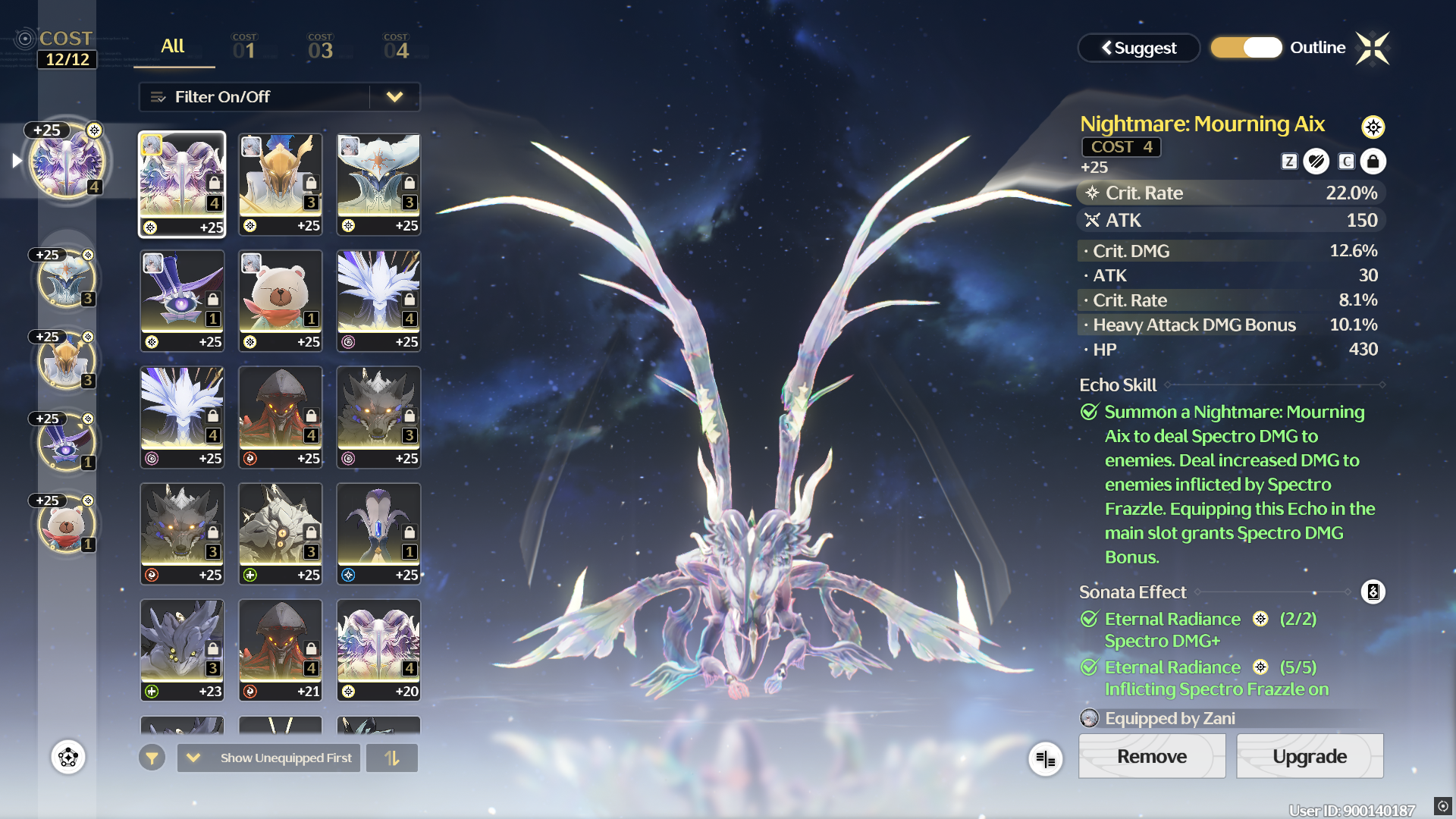Mark echo as discarded with slash icon
The height and width of the screenshot is (819, 1456).
click(1316, 162)
